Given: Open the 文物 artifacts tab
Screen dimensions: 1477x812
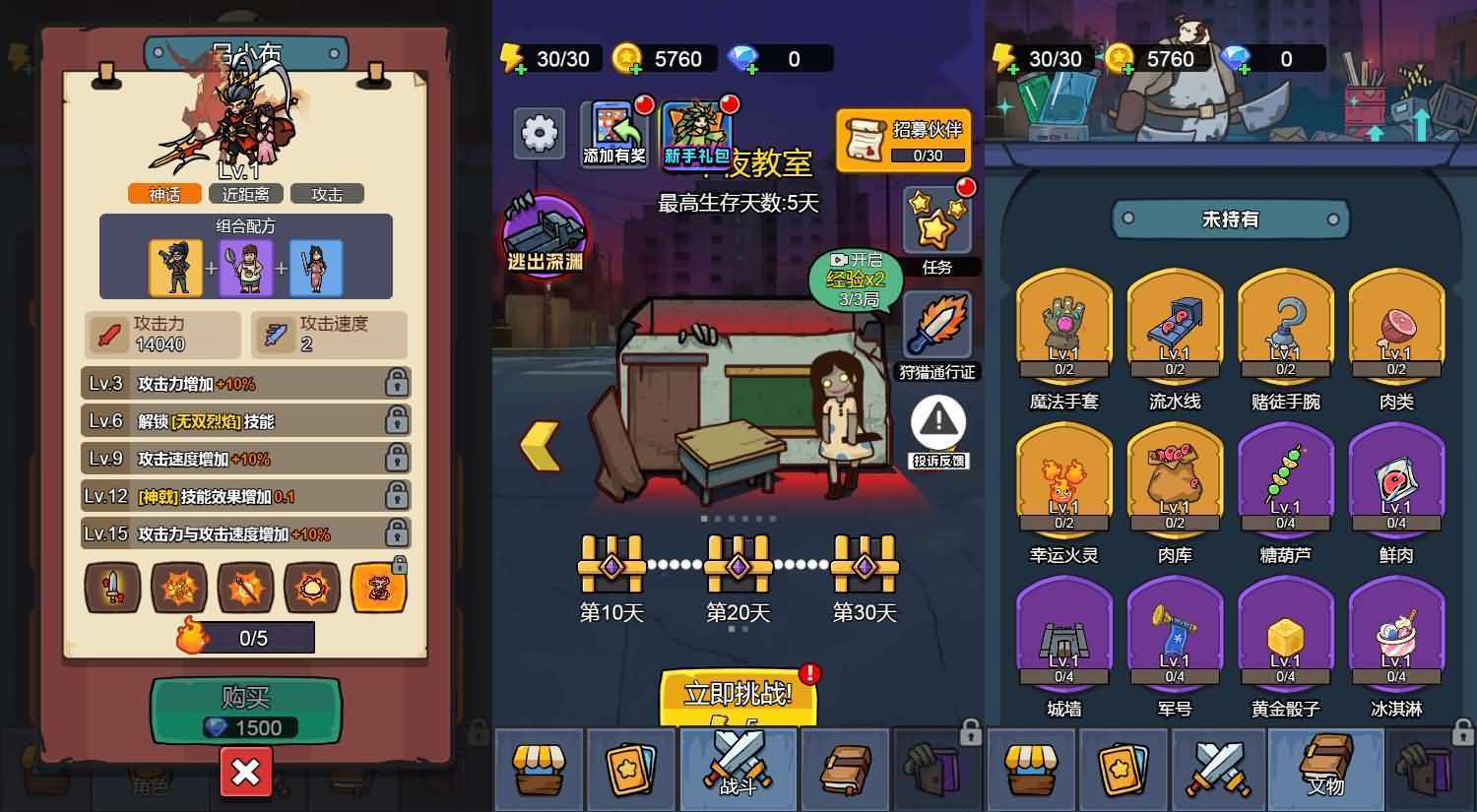Looking at the screenshot, I should click(x=1325, y=770).
